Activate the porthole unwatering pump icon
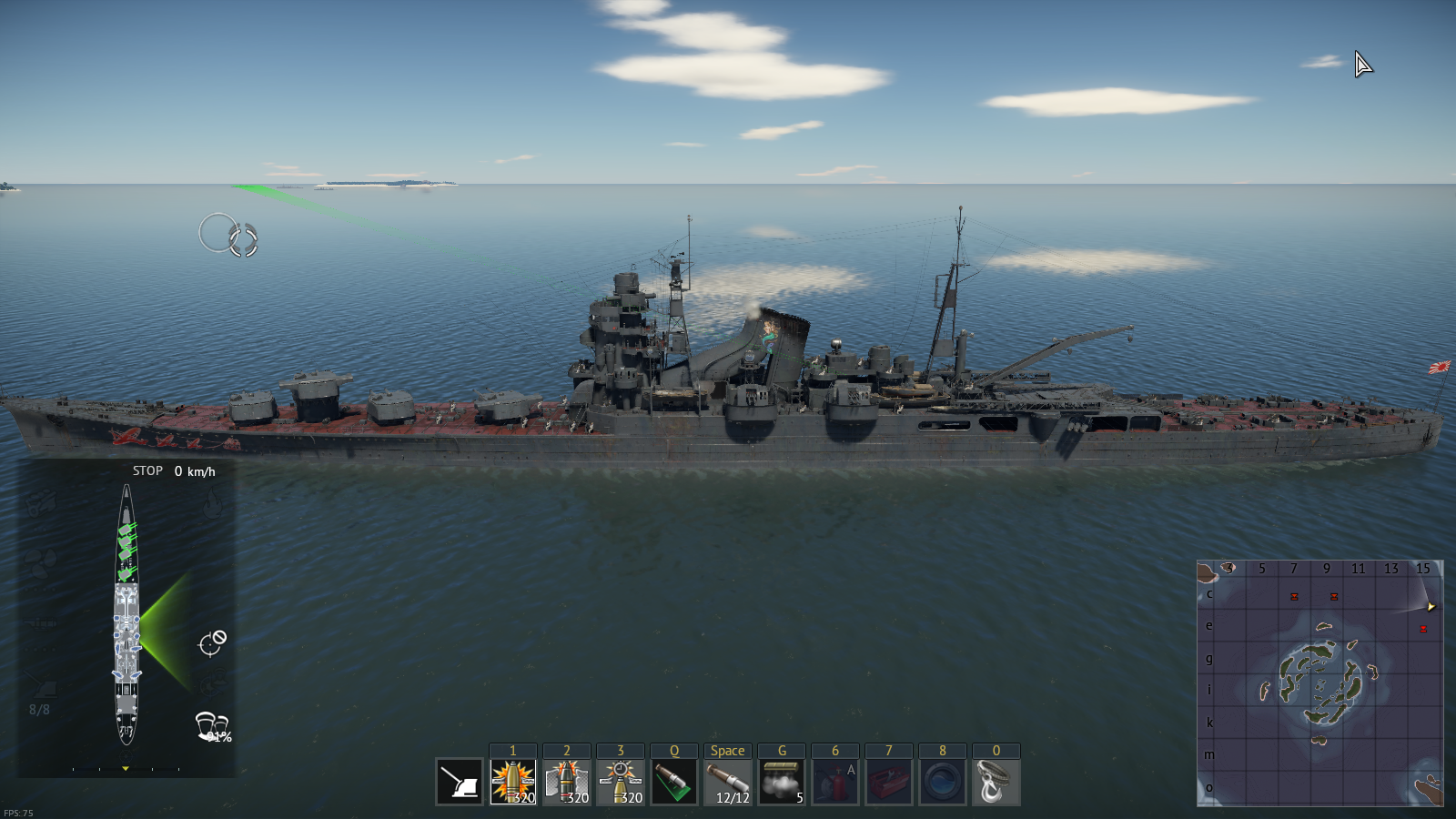This screenshot has height=819, width=1456. pos(943,782)
